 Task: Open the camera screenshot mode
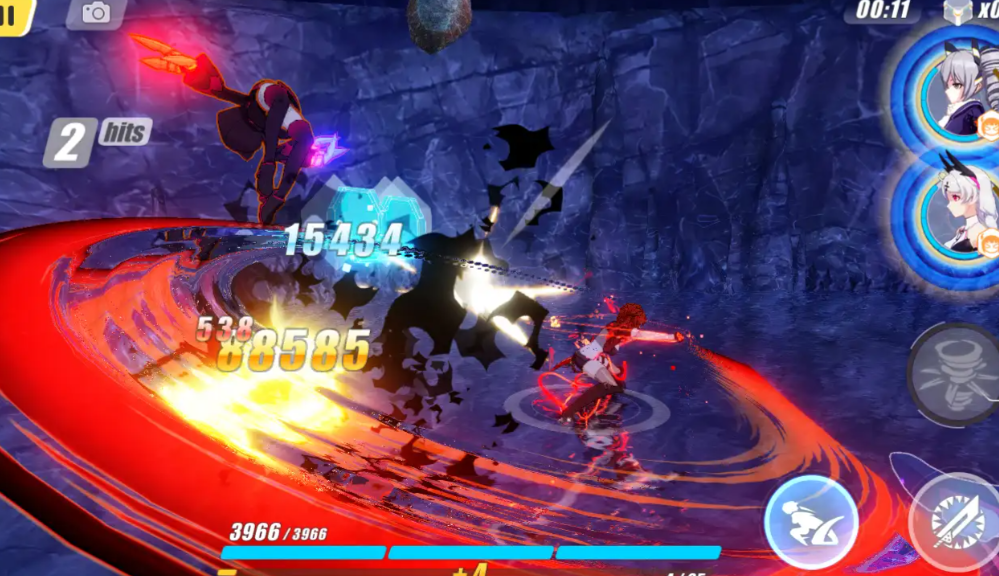[96, 12]
